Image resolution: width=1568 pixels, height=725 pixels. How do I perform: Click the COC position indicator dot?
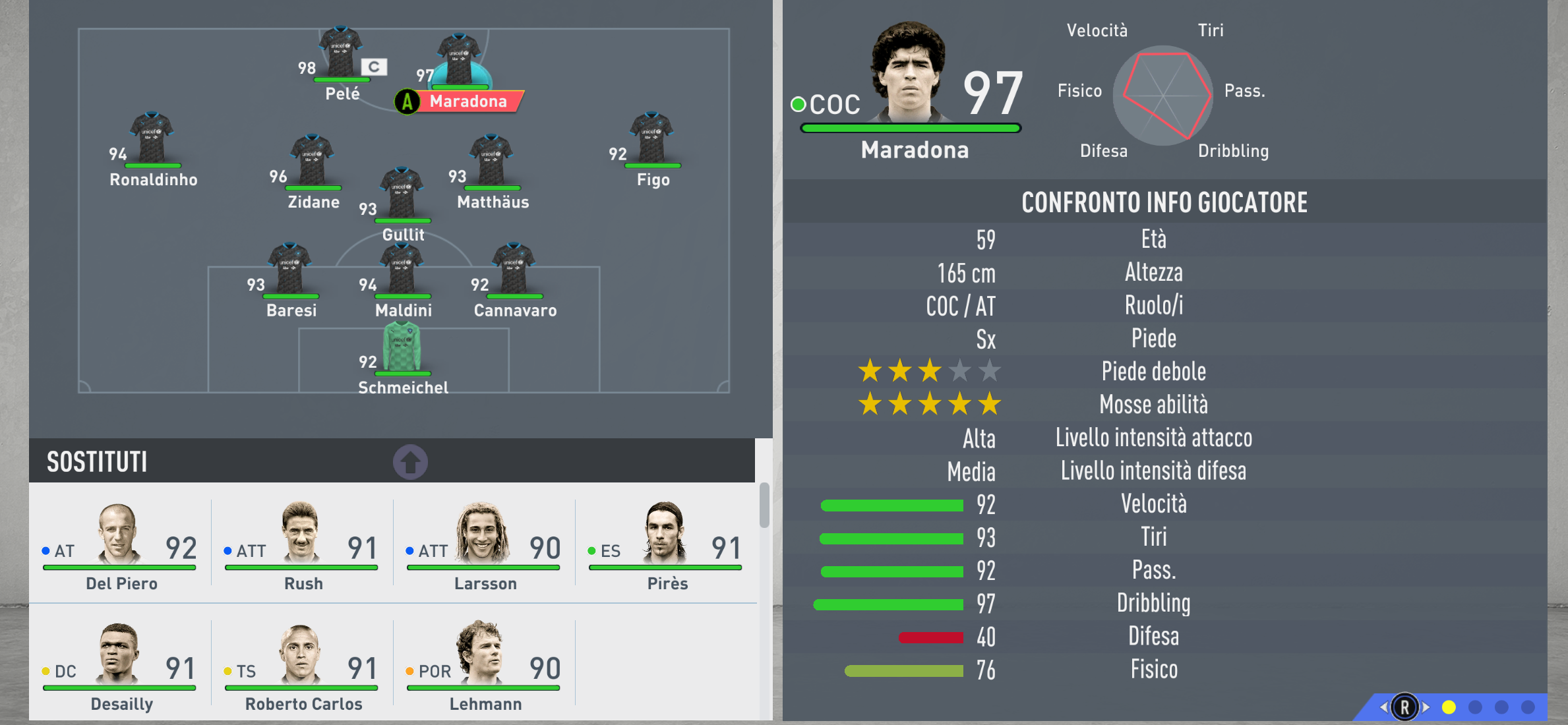click(x=799, y=103)
